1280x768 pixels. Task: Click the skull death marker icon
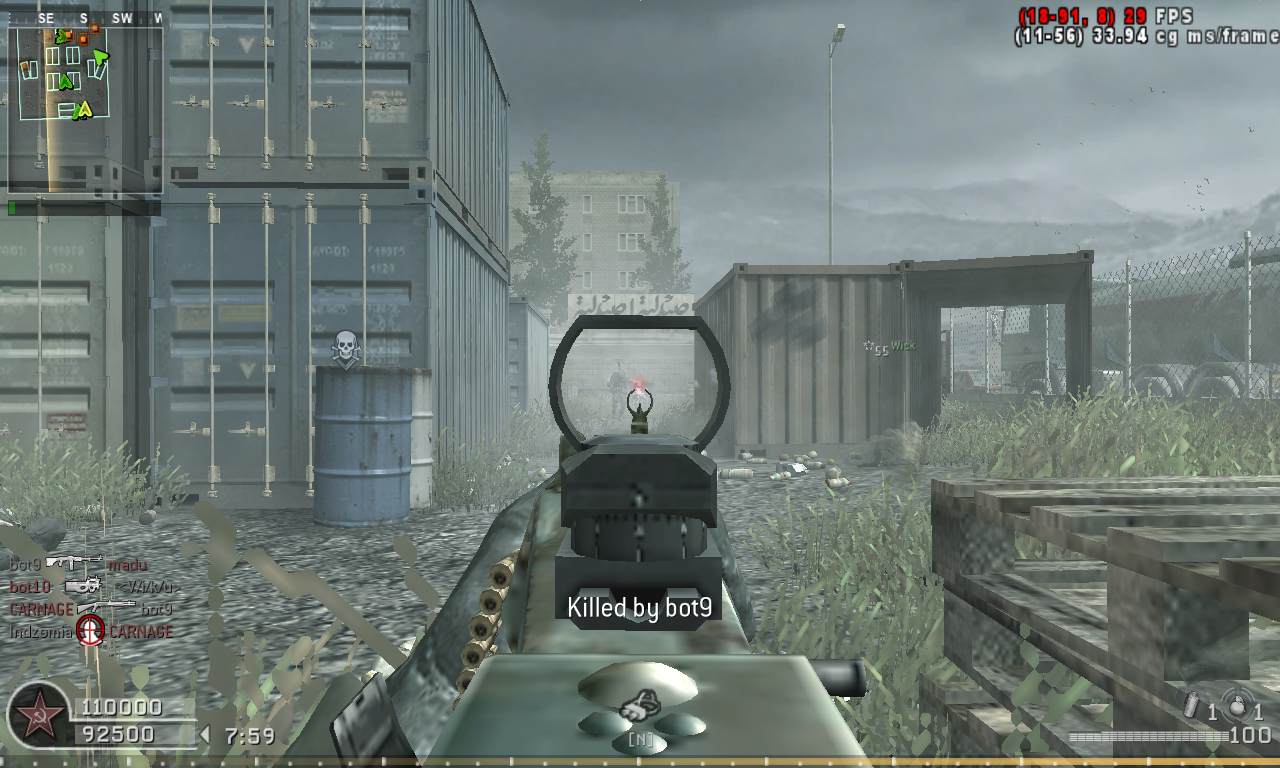pyautogui.click(x=346, y=349)
